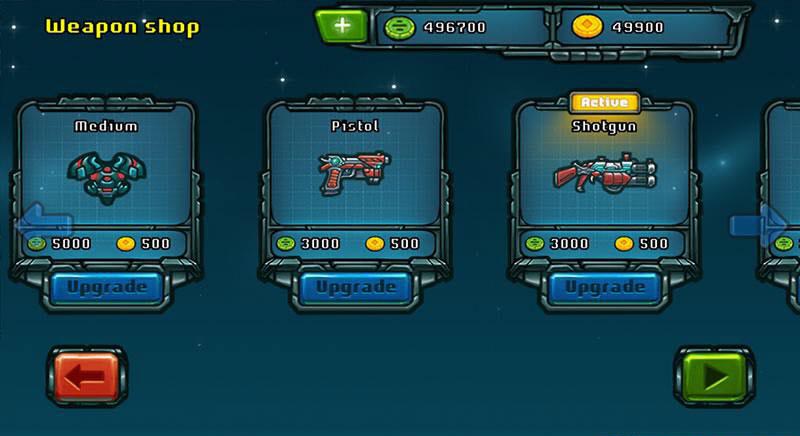Add more currency with the green plus button
800x436 pixels.
342,27
